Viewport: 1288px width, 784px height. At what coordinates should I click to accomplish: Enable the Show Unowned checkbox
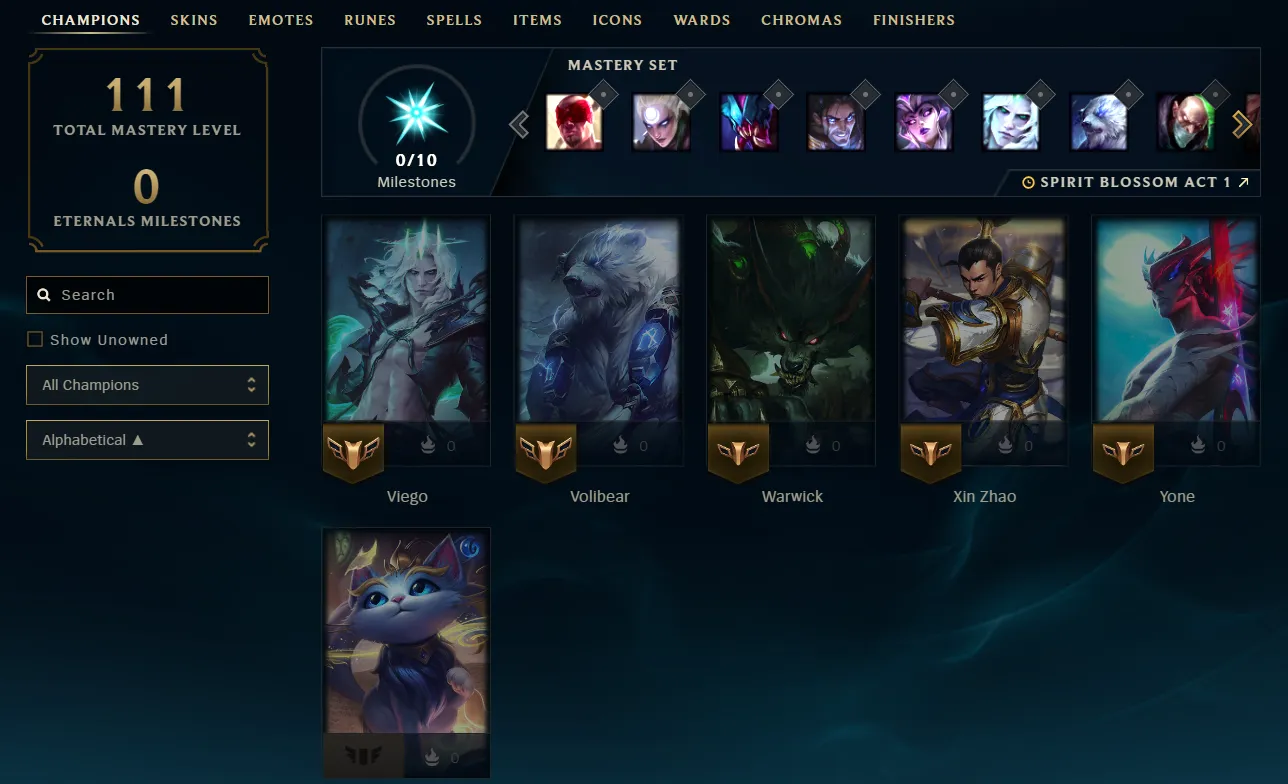(35, 339)
